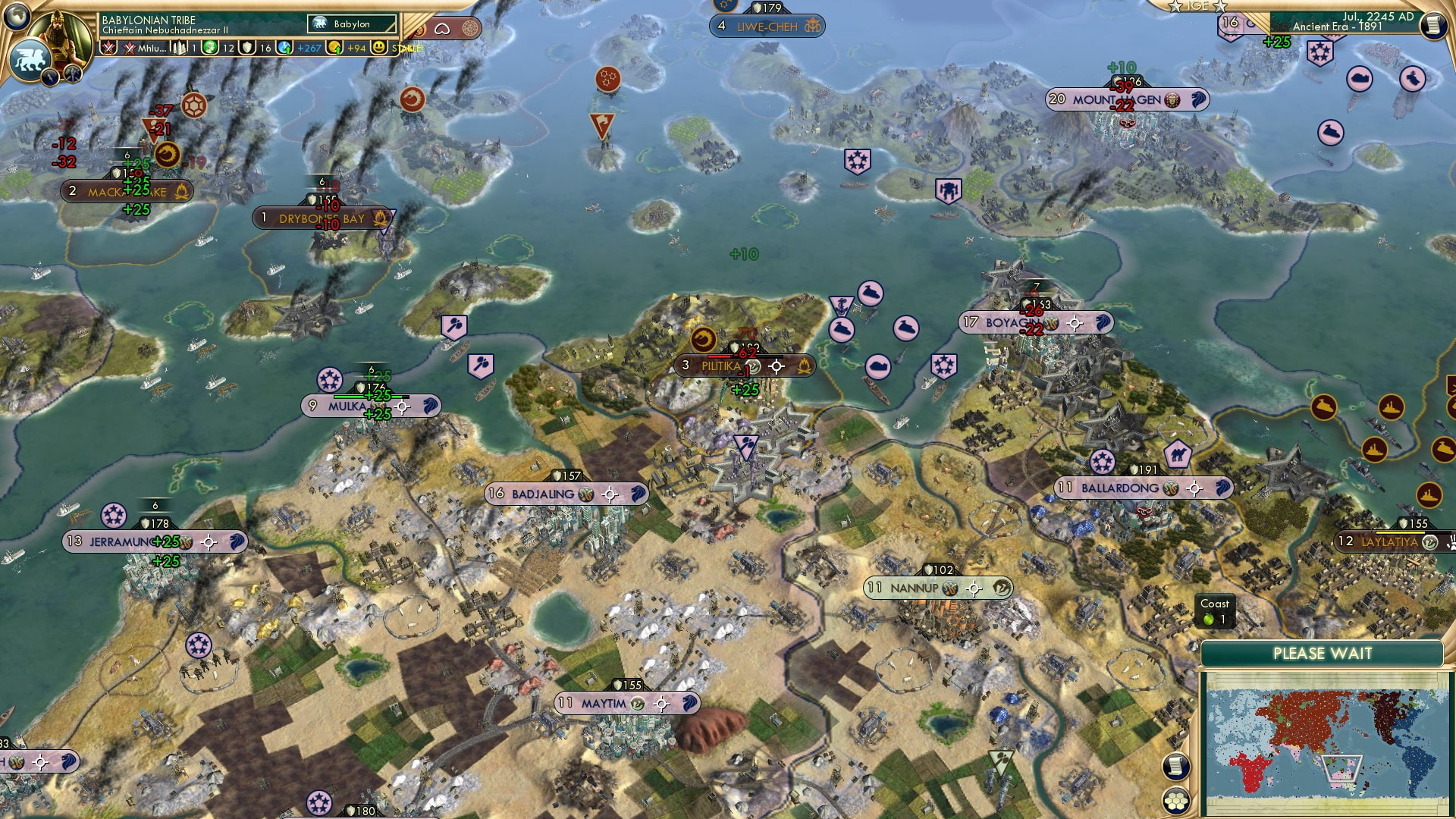Toggle the globe view button in top-left corner
The image size is (1456, 819).
pyautogui.click(x=17, y=17)
